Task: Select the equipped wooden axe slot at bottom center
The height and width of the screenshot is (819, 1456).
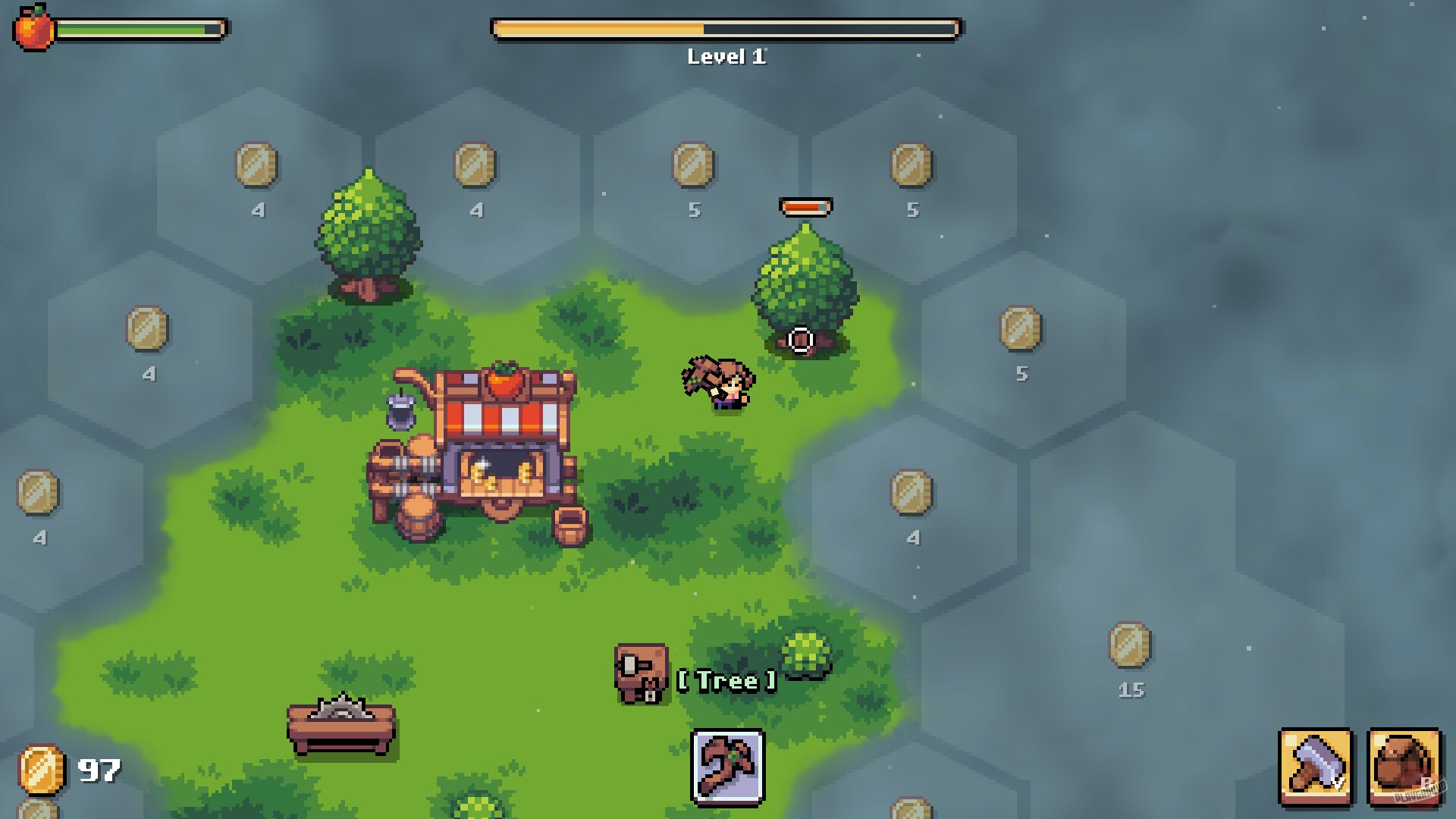Action: (727, 768)
